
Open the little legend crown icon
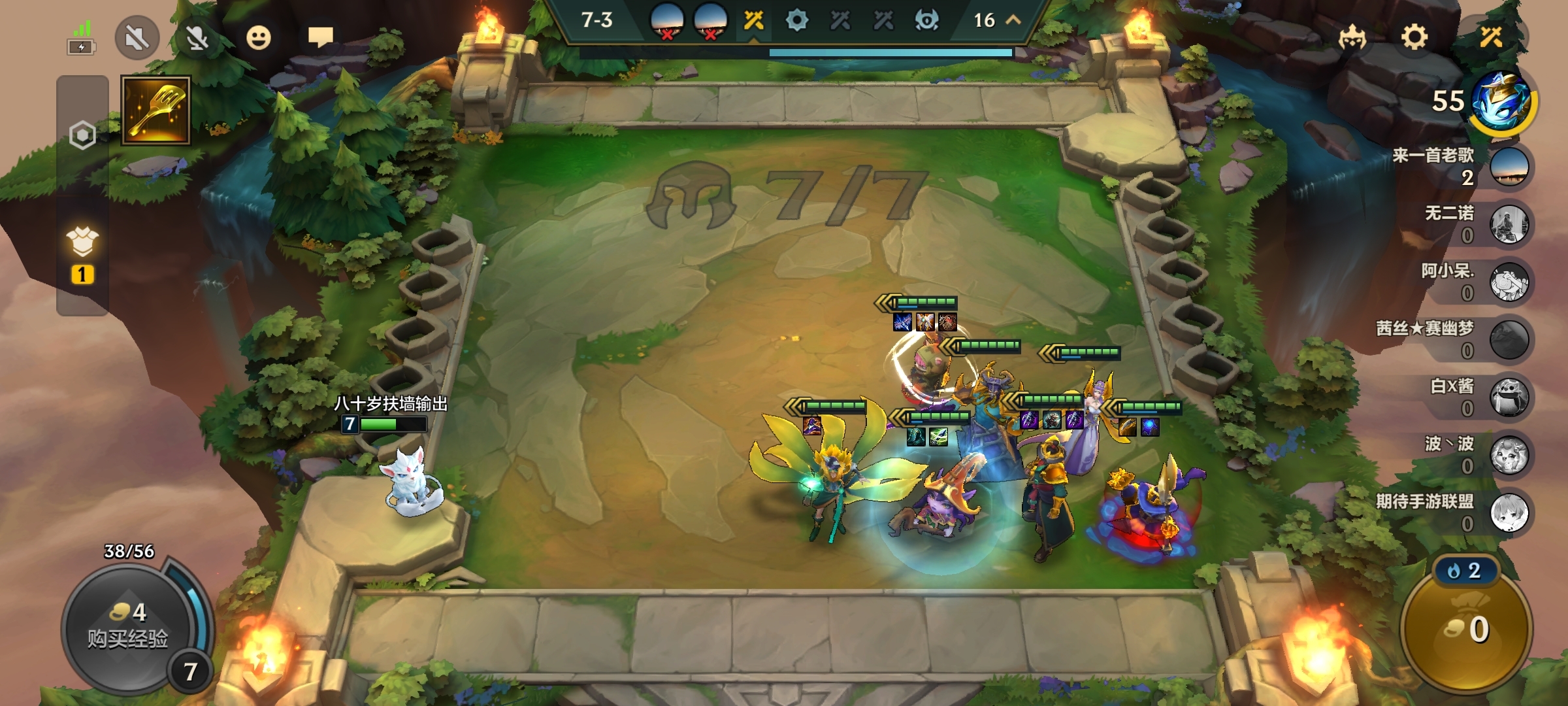pyautogui.click(x=1352, y=37)
